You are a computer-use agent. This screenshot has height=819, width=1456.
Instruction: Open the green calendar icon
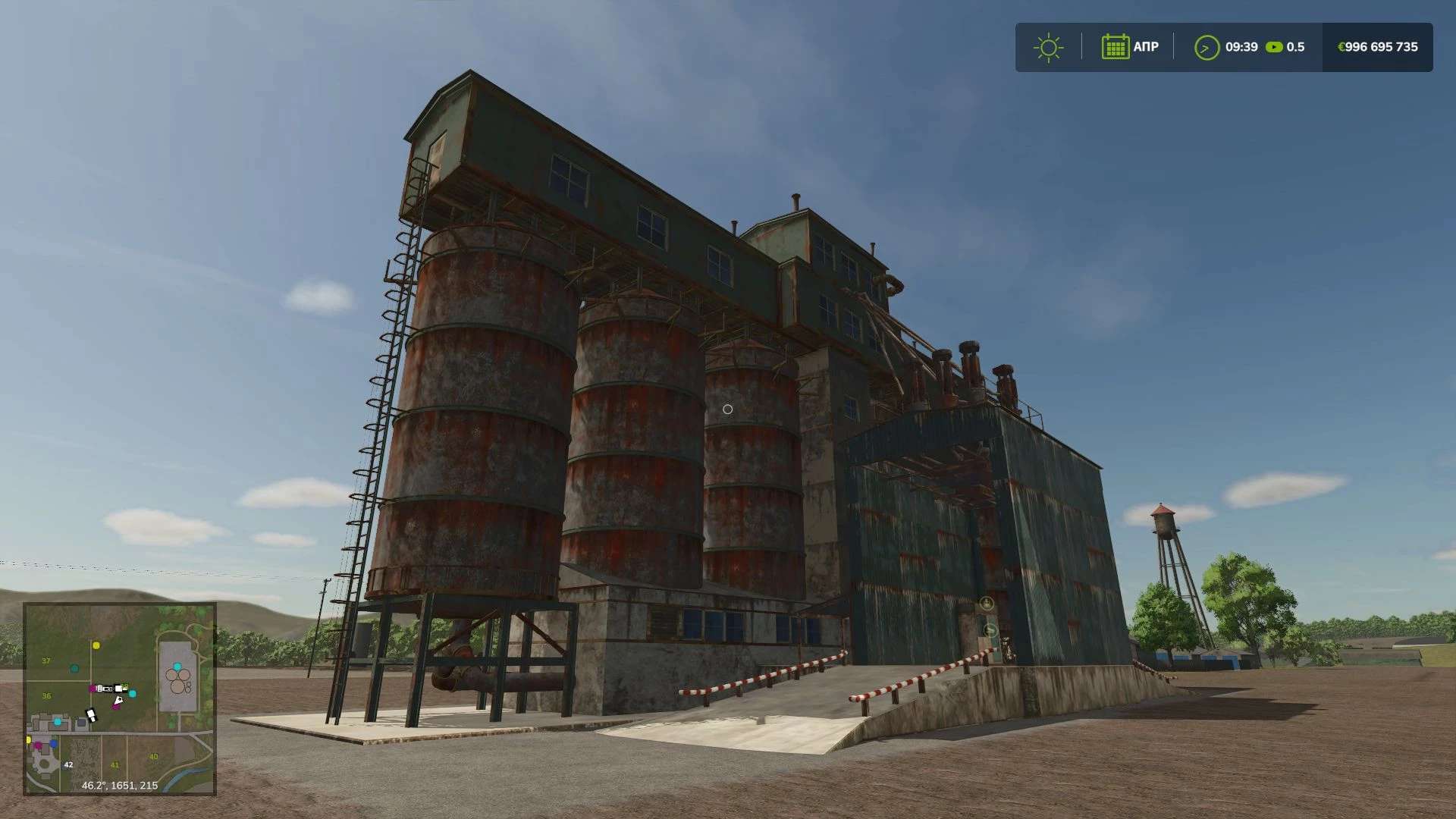pos(1115,47)
